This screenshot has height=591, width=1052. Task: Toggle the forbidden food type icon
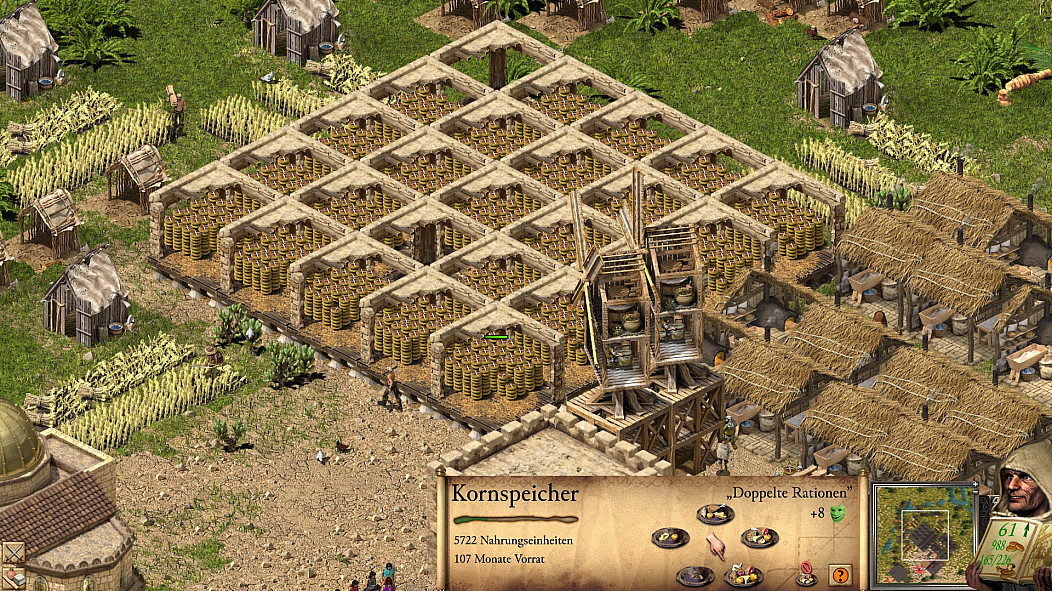[x=805, y=575]
